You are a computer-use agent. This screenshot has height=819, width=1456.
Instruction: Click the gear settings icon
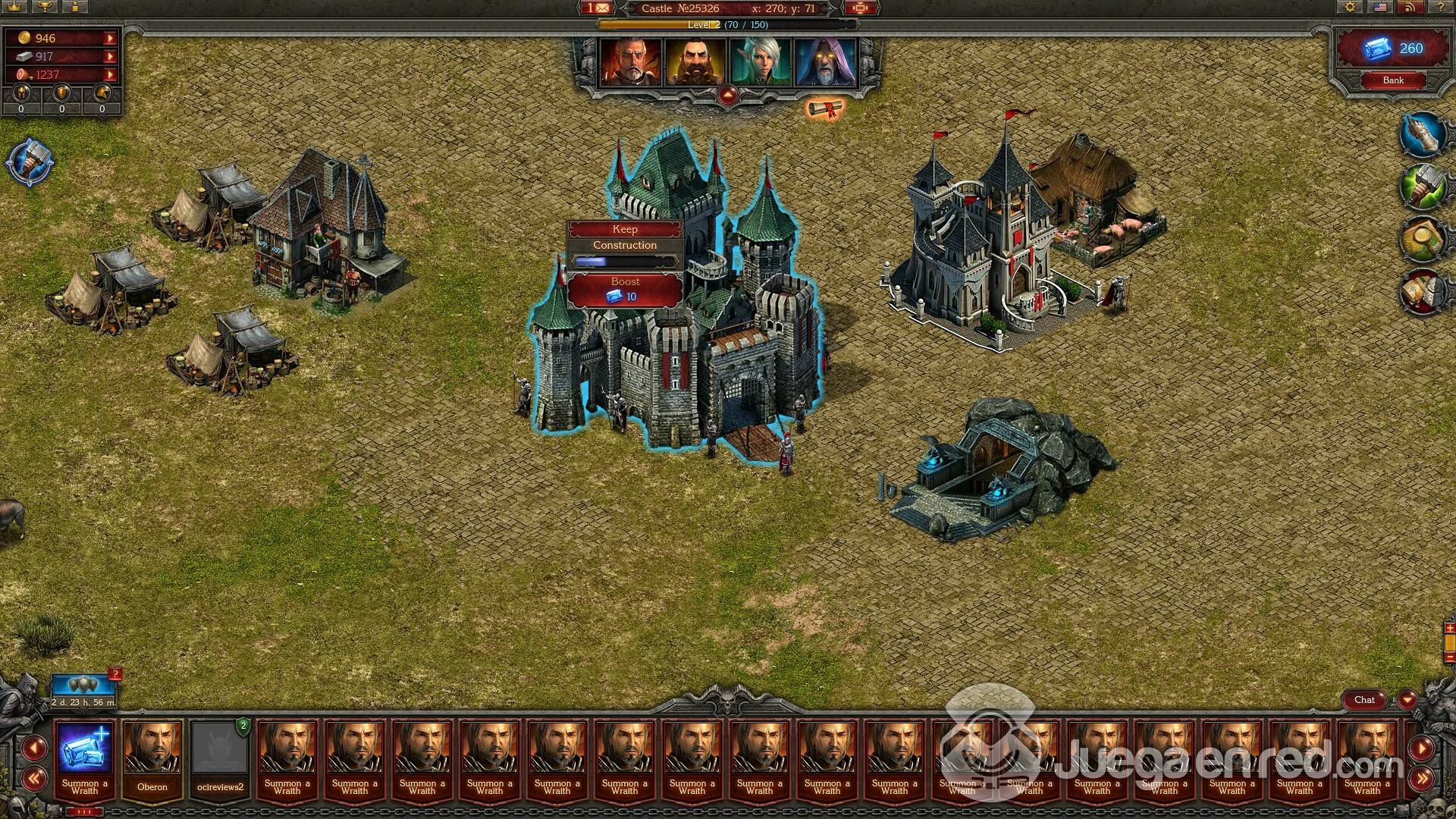[x=1351, y=8]
